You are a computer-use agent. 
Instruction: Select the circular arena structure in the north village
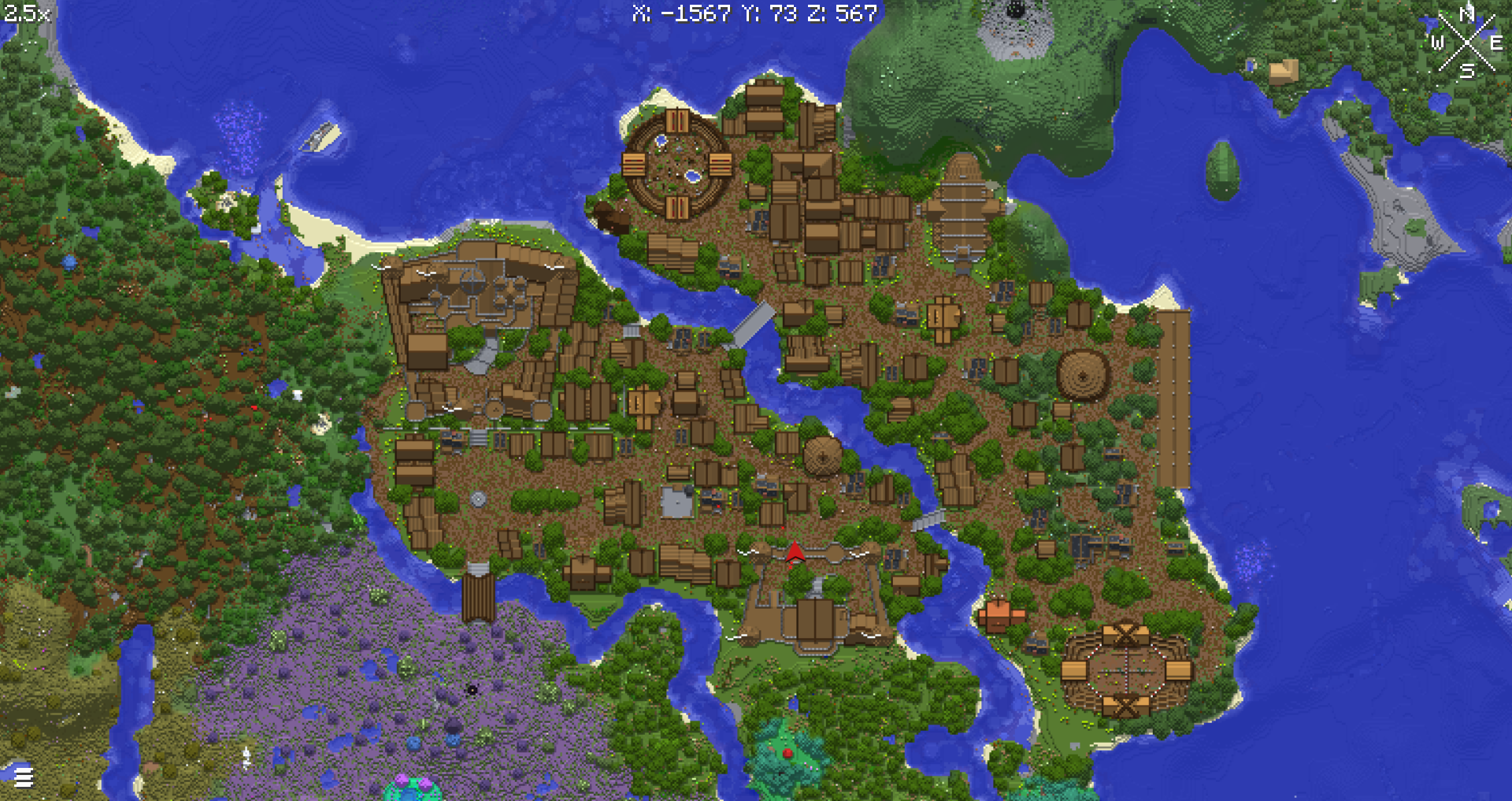click(677, 165)
